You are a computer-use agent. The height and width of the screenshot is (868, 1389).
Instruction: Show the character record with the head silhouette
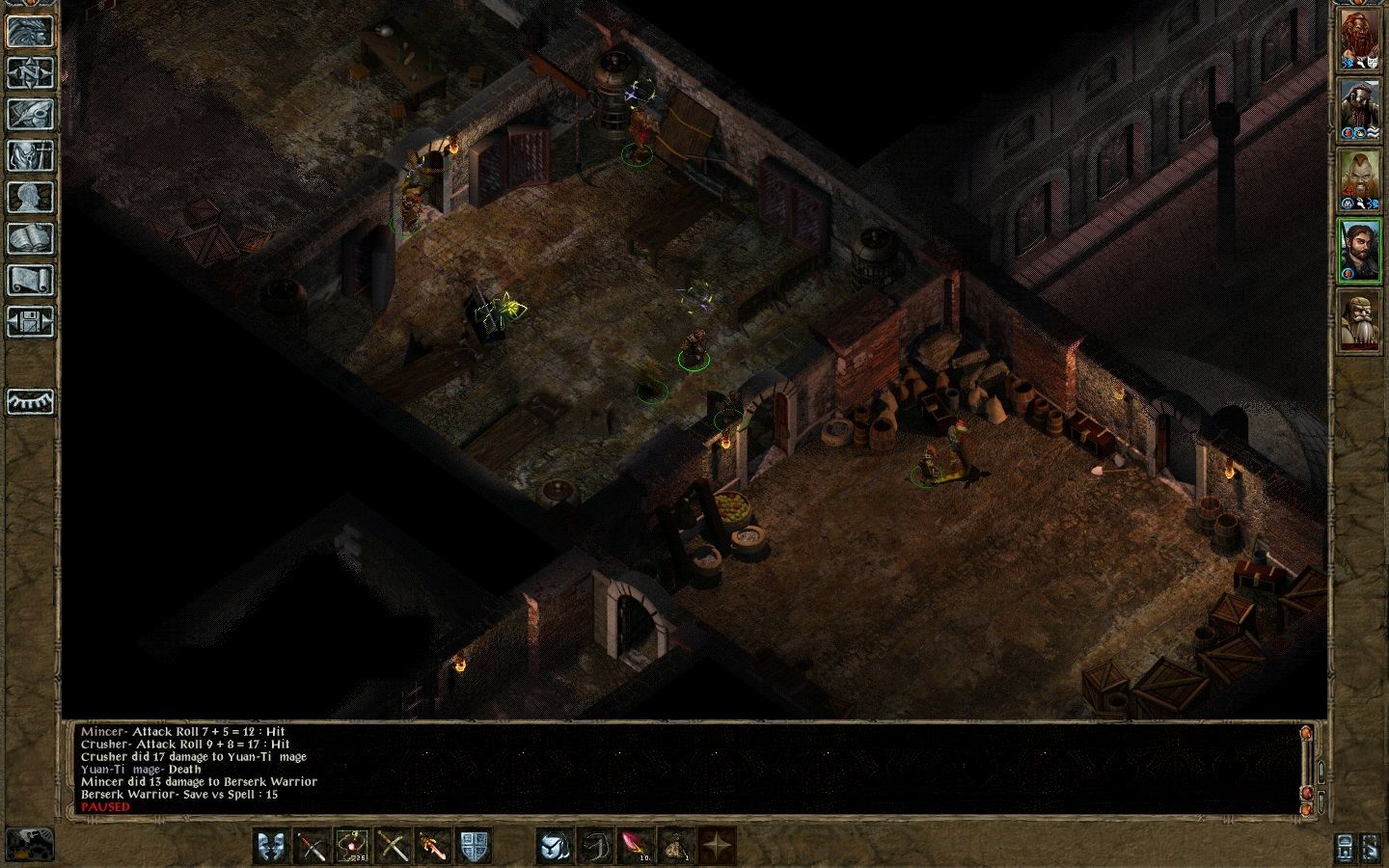point(30,197)
